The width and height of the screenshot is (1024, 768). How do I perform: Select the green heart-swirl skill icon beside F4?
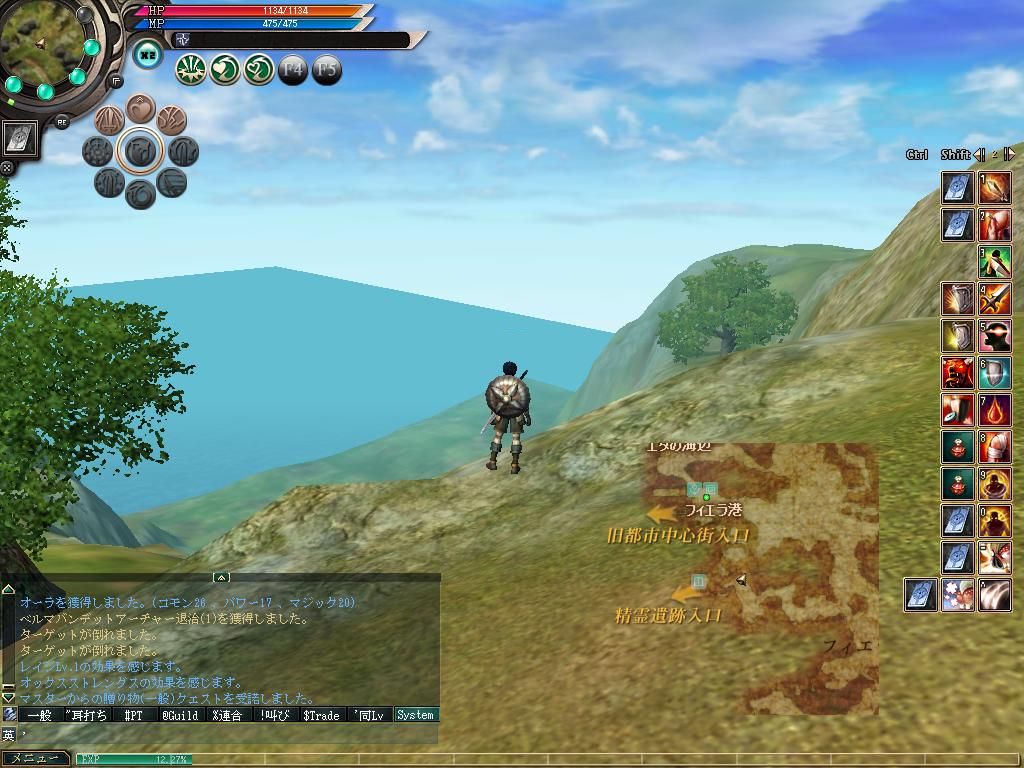[258, 69]
